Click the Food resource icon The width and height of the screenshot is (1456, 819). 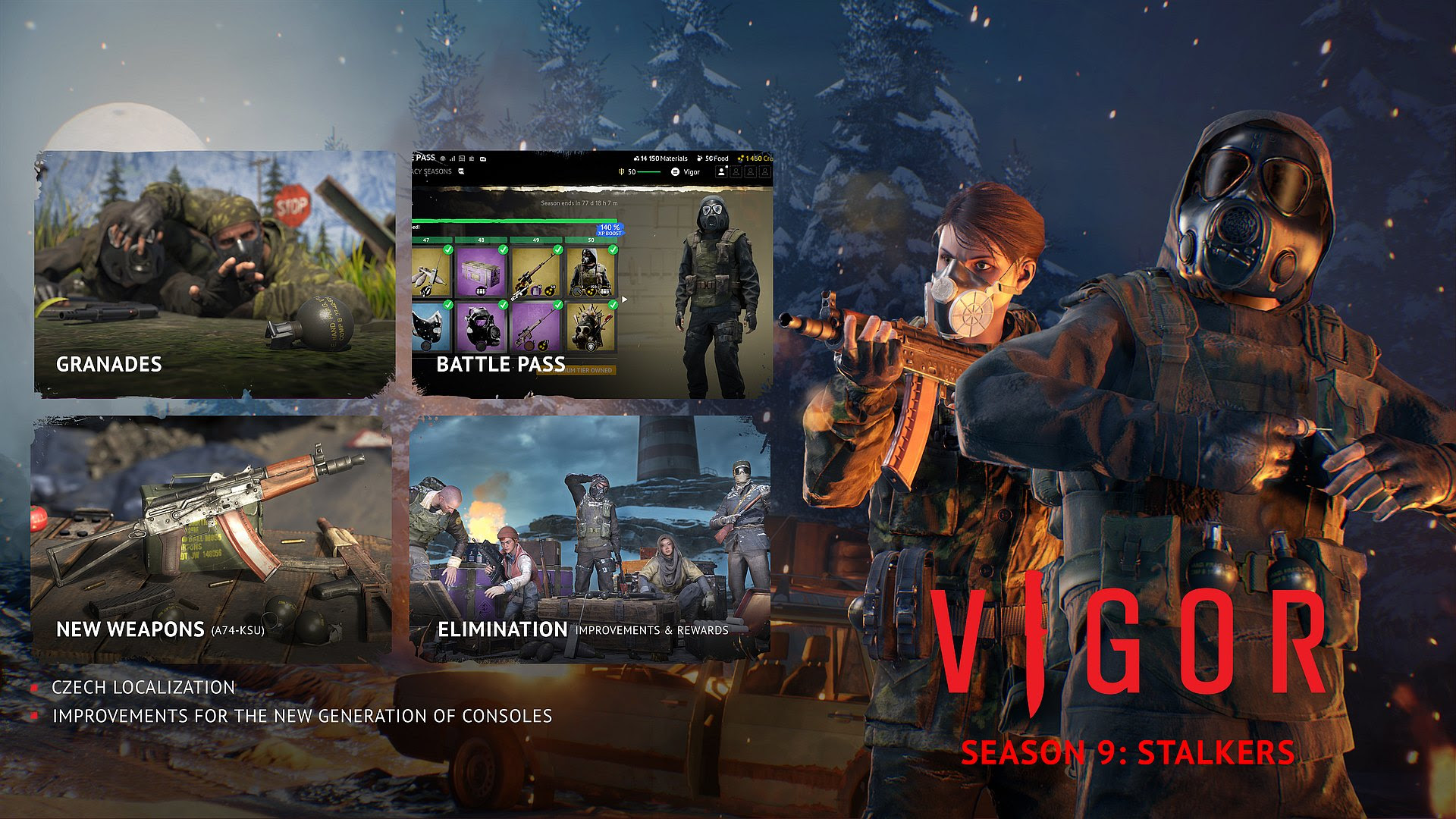click(698, 158)
